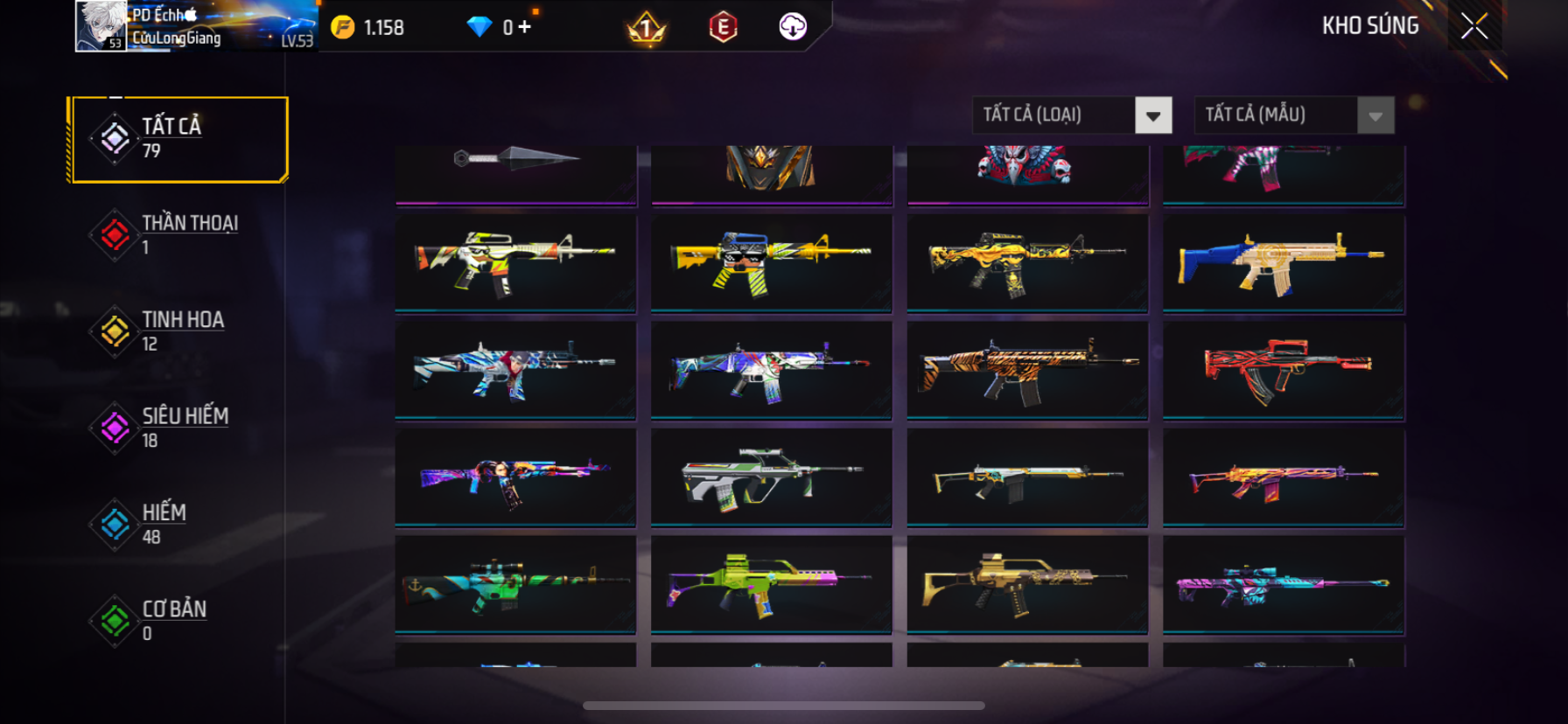Choose the Cơ Bản rarity tab
This screenshot has height=724, width=1568.
click(x=178, y=620)
